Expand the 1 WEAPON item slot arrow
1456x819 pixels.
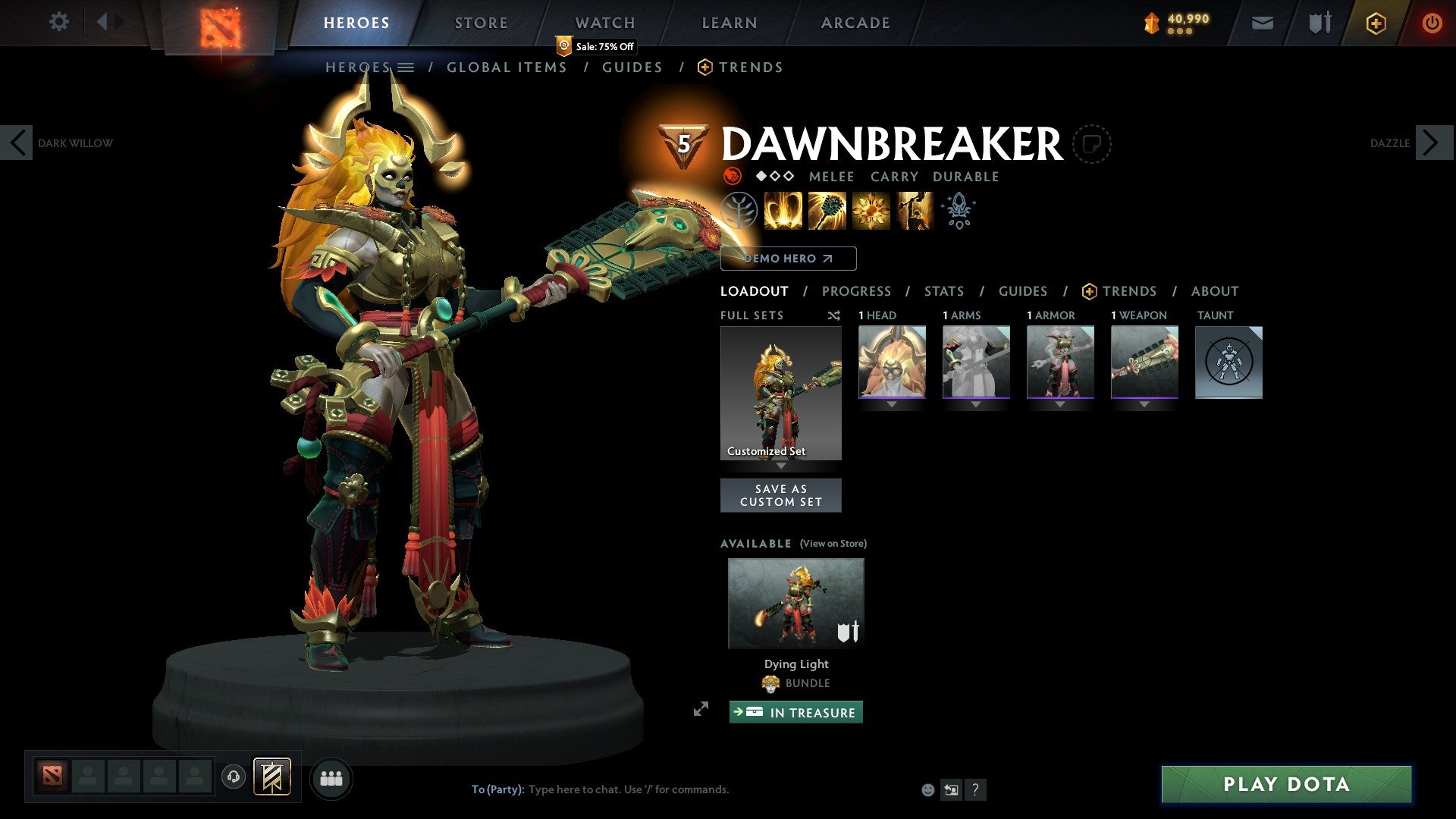pyautogui.click(x=1144, y=404)
